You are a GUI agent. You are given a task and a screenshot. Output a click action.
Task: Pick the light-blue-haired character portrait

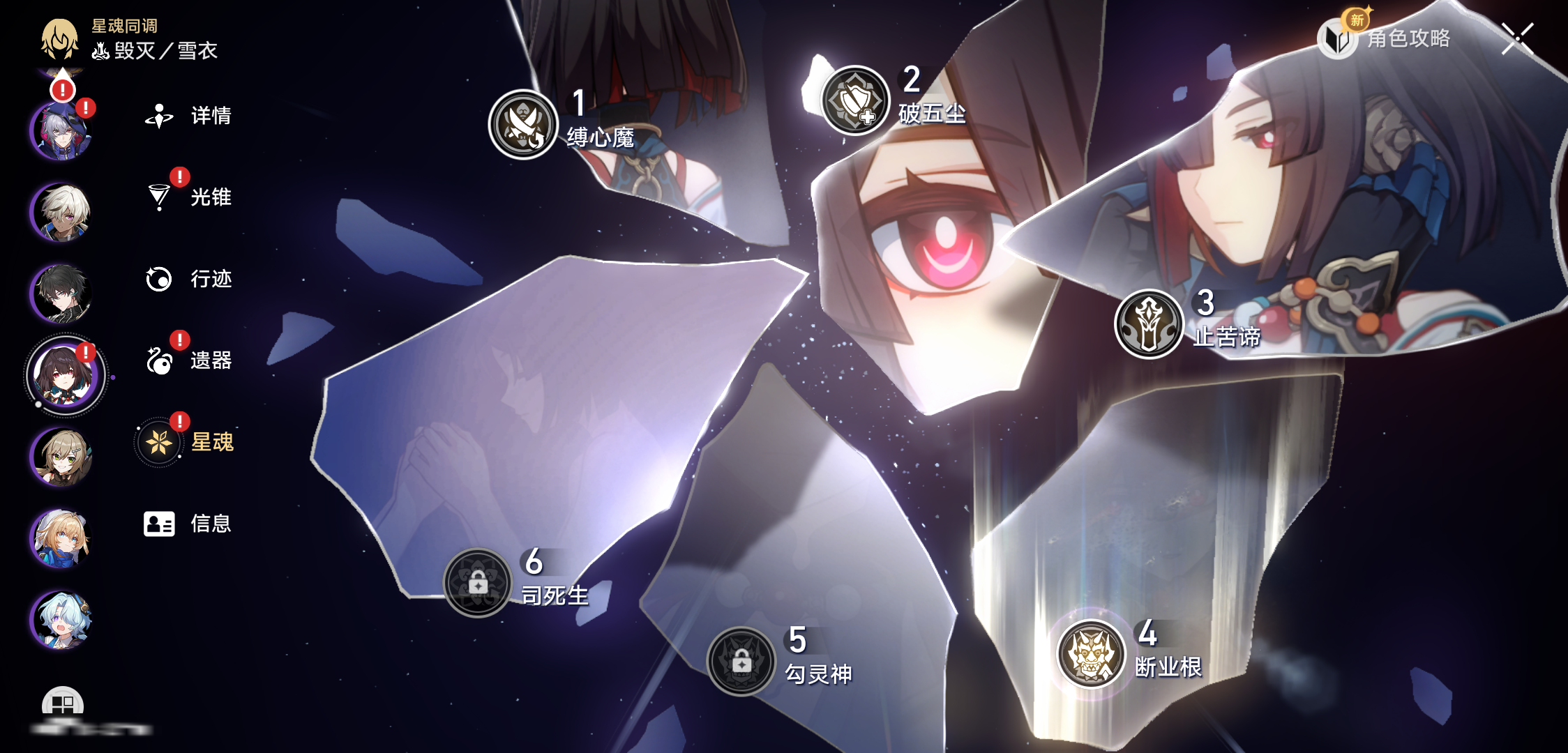pos(61,620)
